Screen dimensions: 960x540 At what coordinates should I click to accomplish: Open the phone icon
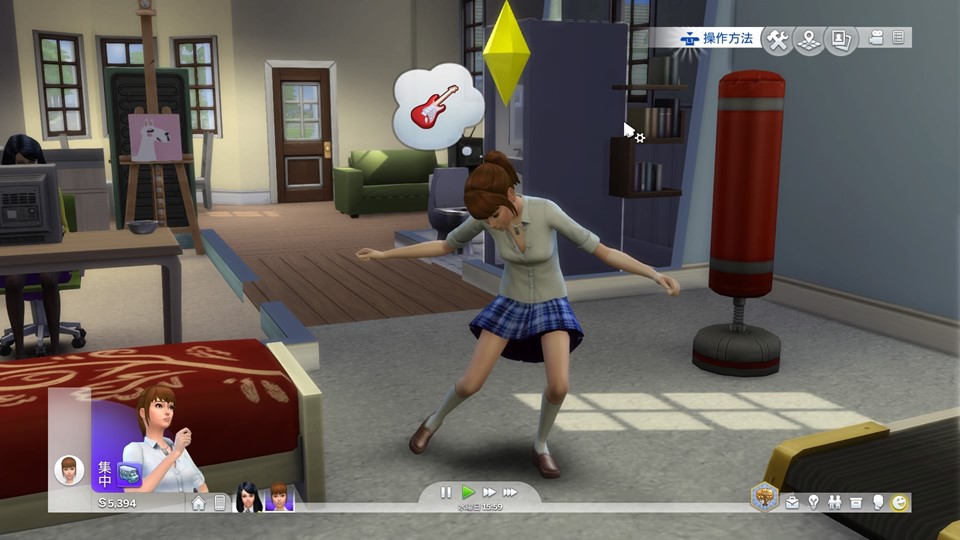pos(219,503)
